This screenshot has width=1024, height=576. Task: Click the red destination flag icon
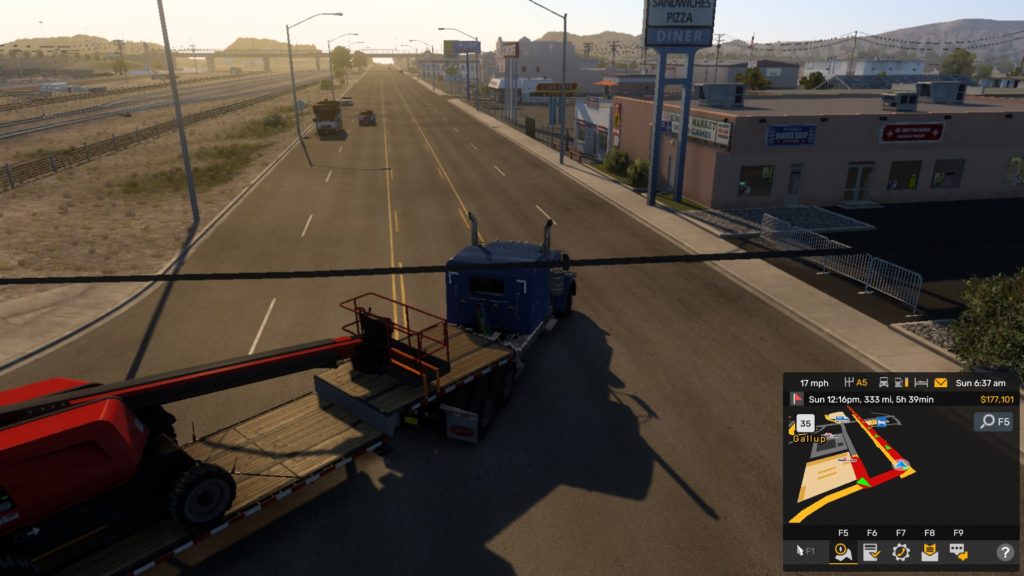coord(799,399)
